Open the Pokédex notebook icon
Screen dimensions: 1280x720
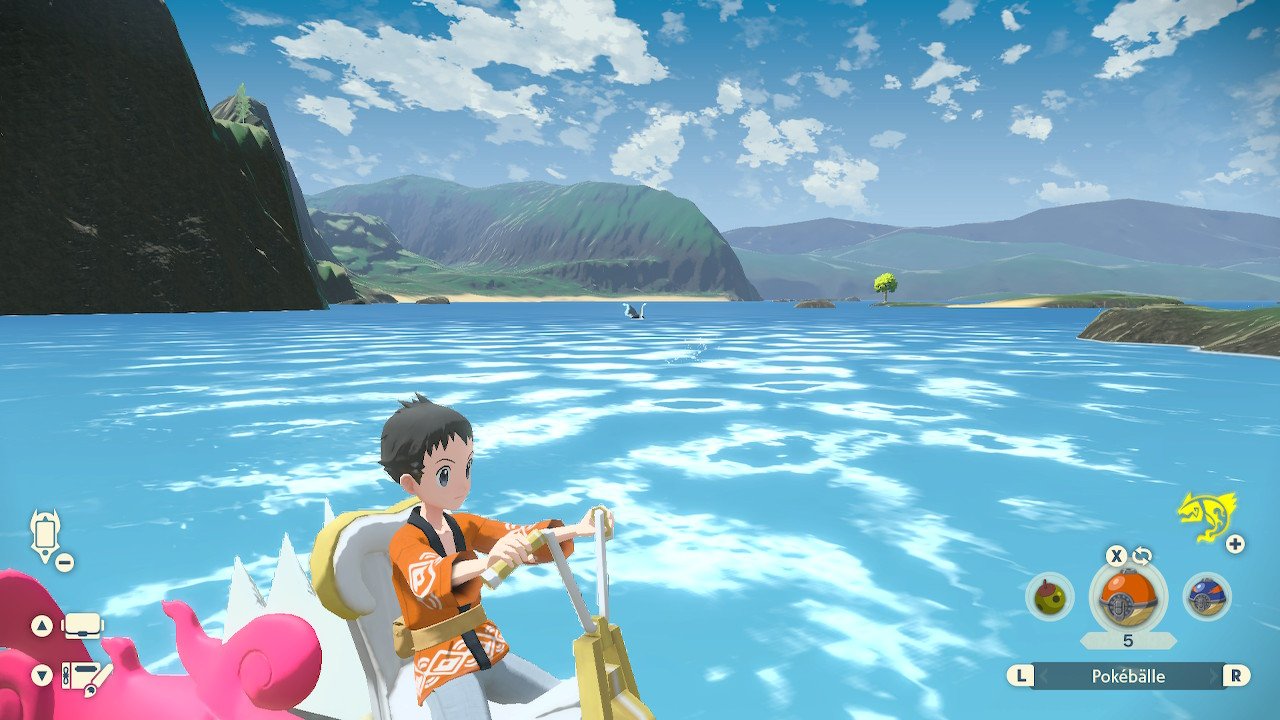point(84,677)
